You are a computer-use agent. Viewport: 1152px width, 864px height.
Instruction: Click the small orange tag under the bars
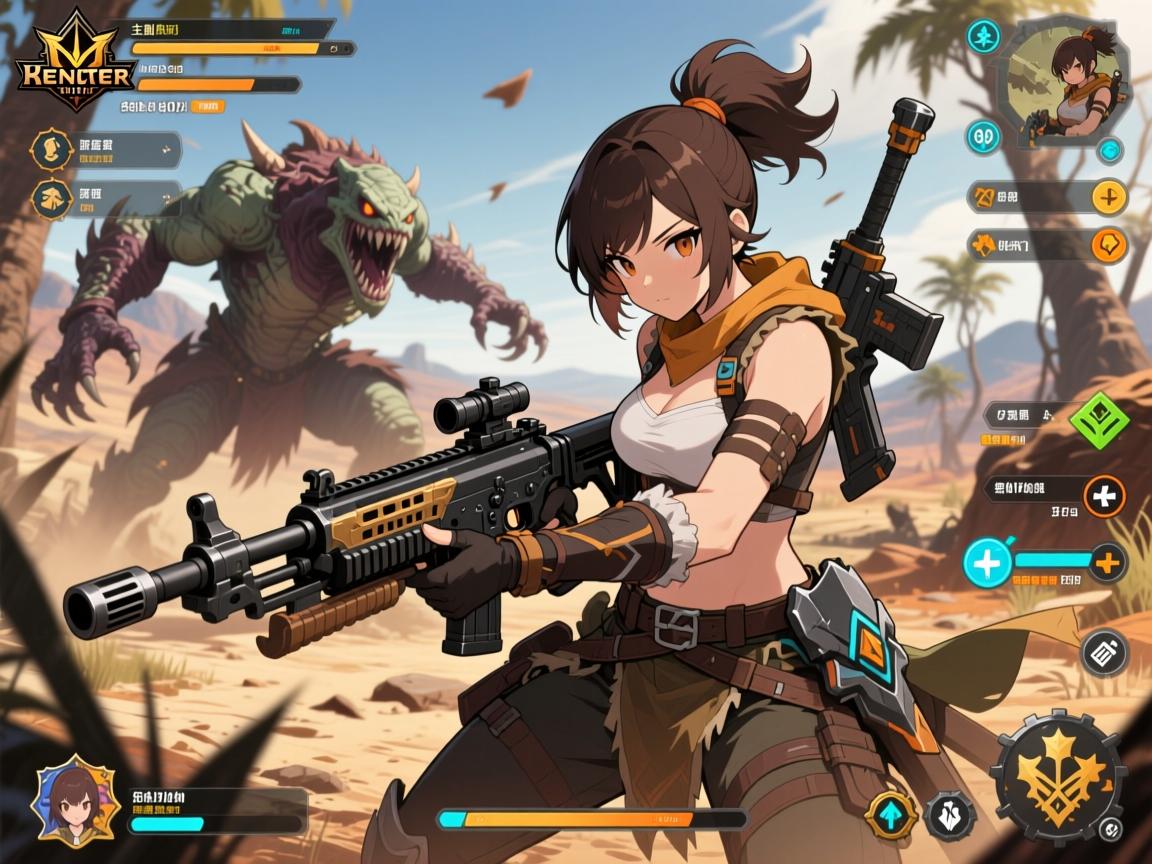point(207,105)
